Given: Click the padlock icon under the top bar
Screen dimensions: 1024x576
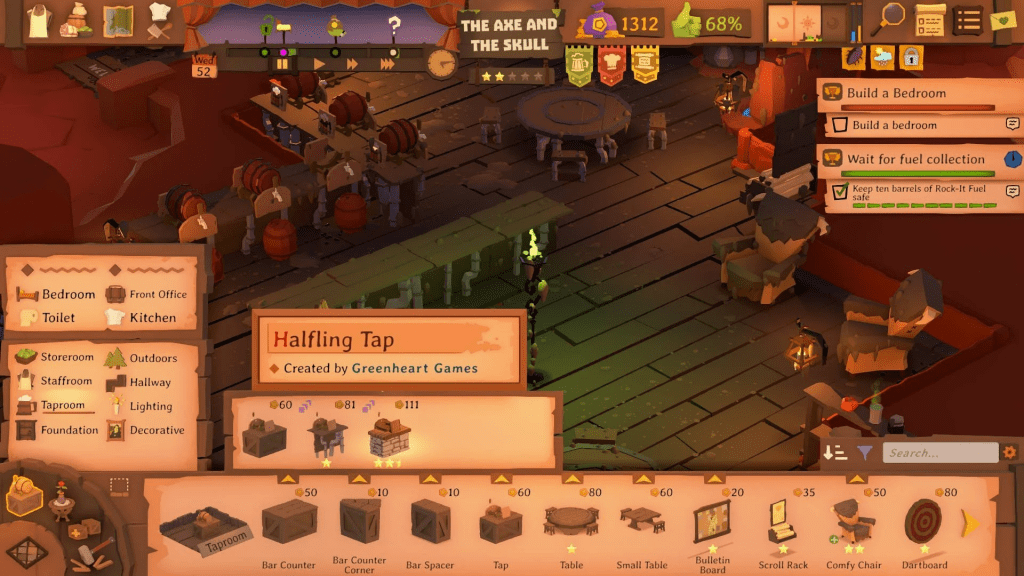Looking at the screenshot, I should coord(910,57).
